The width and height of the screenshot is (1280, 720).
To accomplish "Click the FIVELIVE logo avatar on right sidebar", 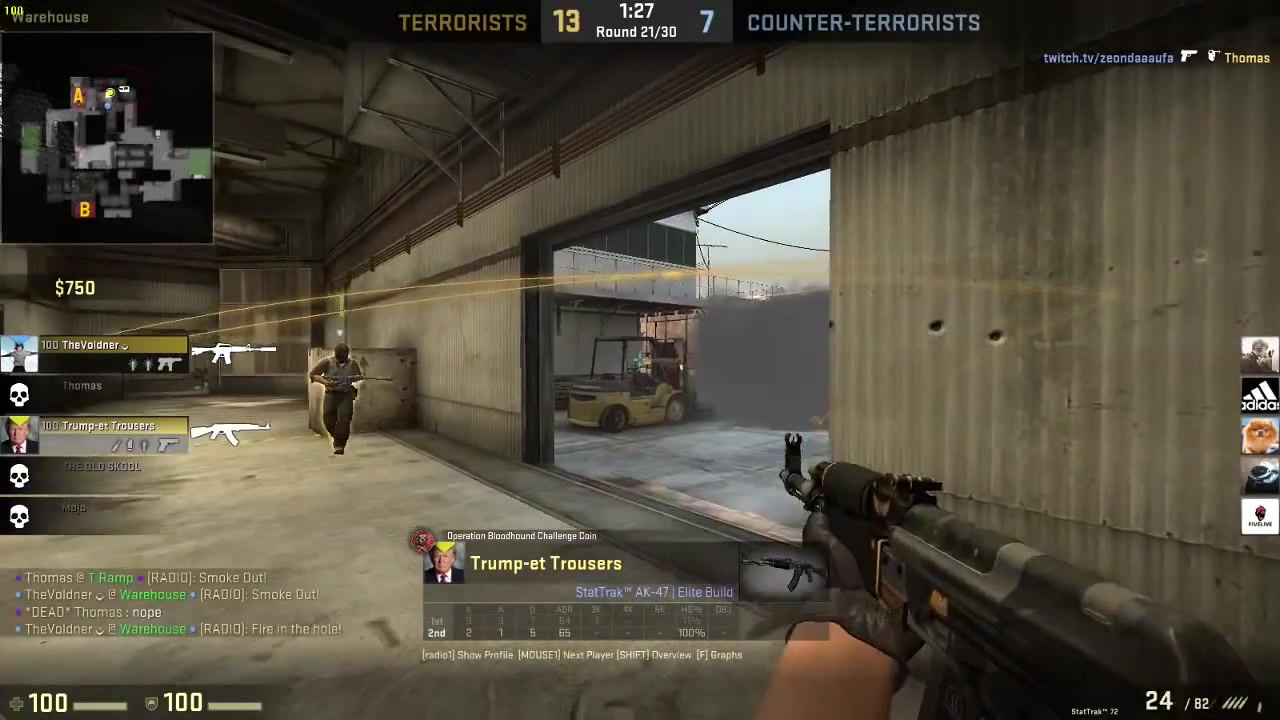I will point(1259,516).
